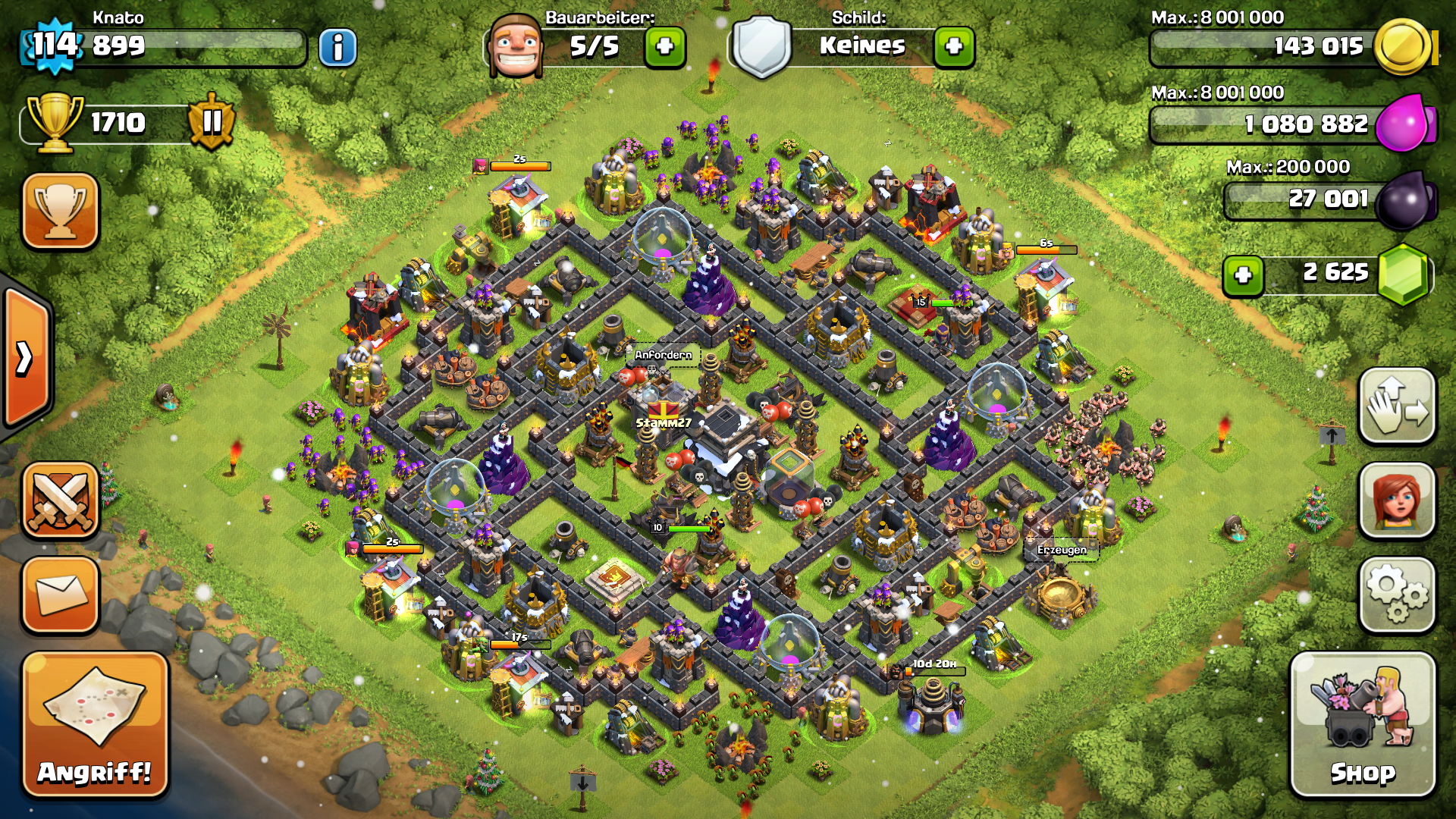Expand the orange chat arrow tab

pyautogui.click(x=26, y=358)
